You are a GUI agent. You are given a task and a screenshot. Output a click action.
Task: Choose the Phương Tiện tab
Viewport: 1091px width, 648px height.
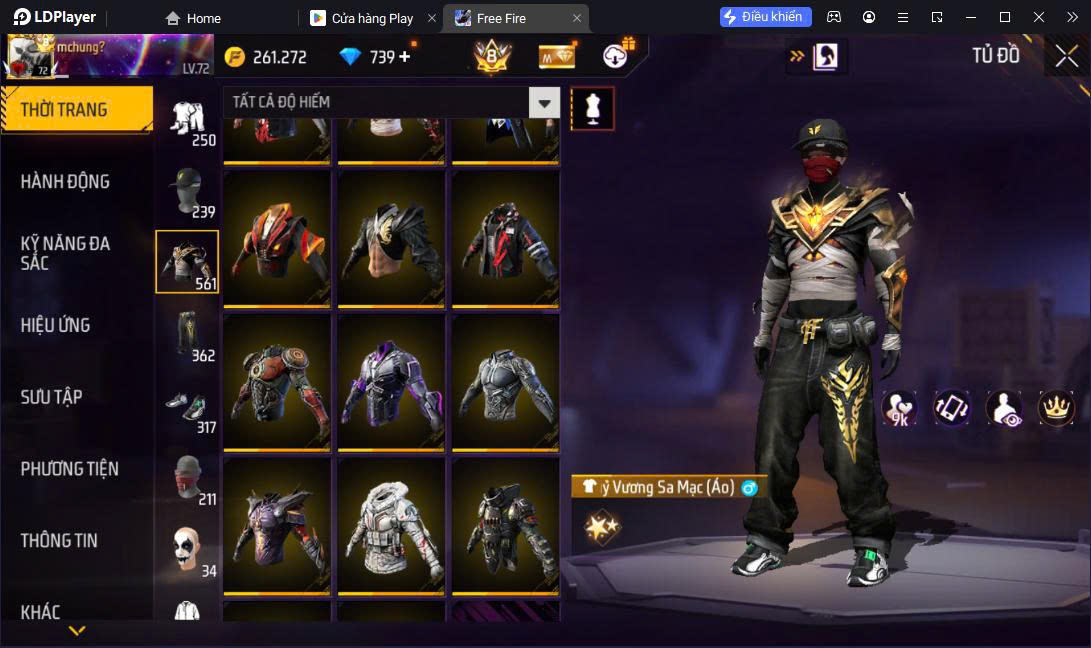coord(70,468)
